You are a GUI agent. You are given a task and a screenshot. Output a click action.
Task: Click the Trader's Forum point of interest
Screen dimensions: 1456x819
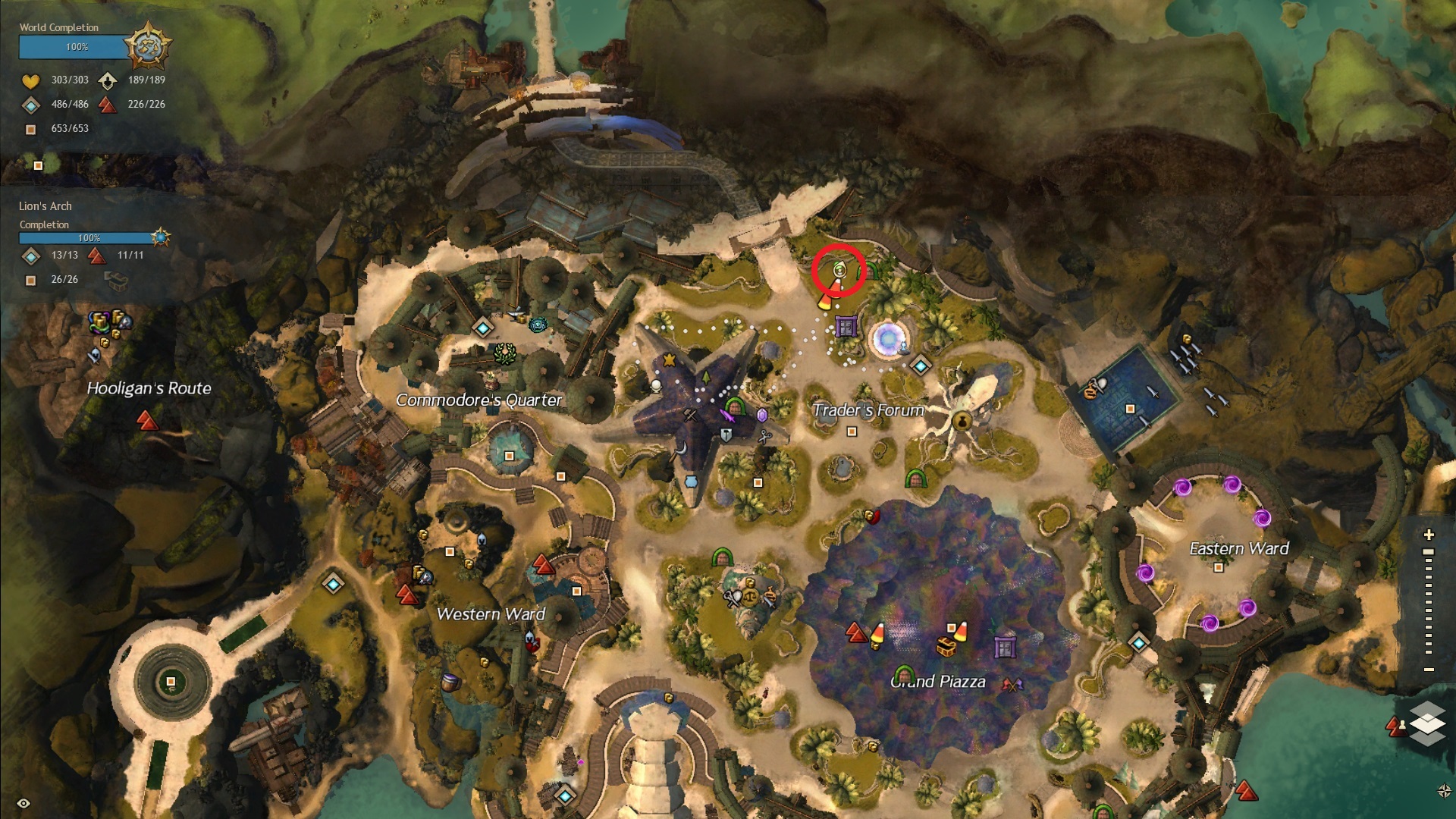point(852,431)
